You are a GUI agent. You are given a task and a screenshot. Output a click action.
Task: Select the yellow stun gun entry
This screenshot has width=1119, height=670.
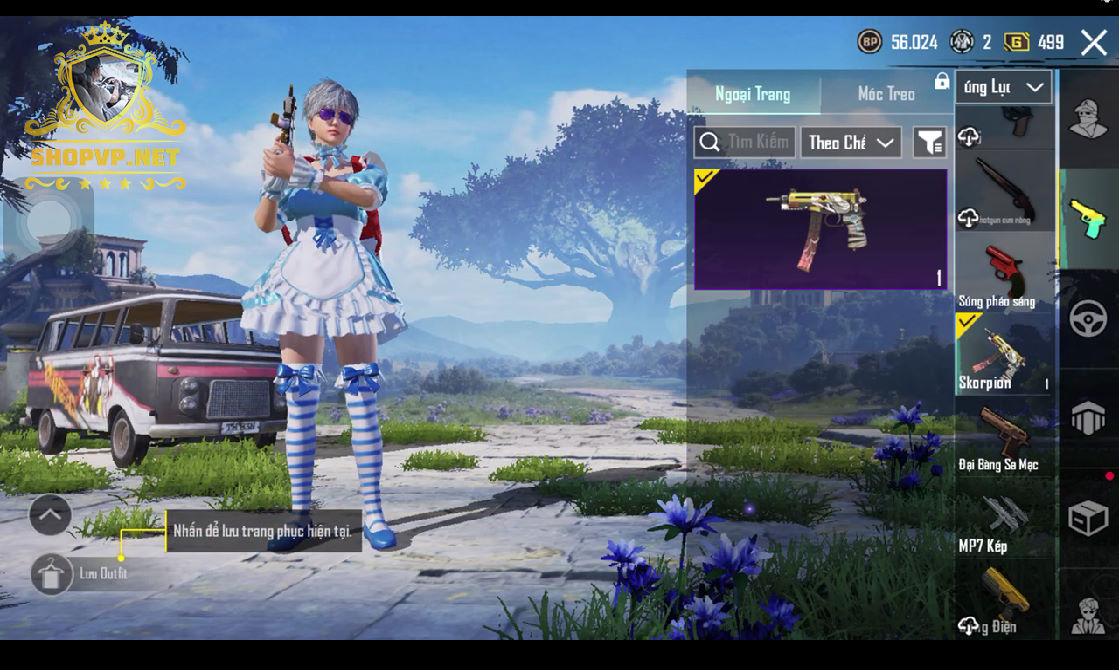point(1004,598)
